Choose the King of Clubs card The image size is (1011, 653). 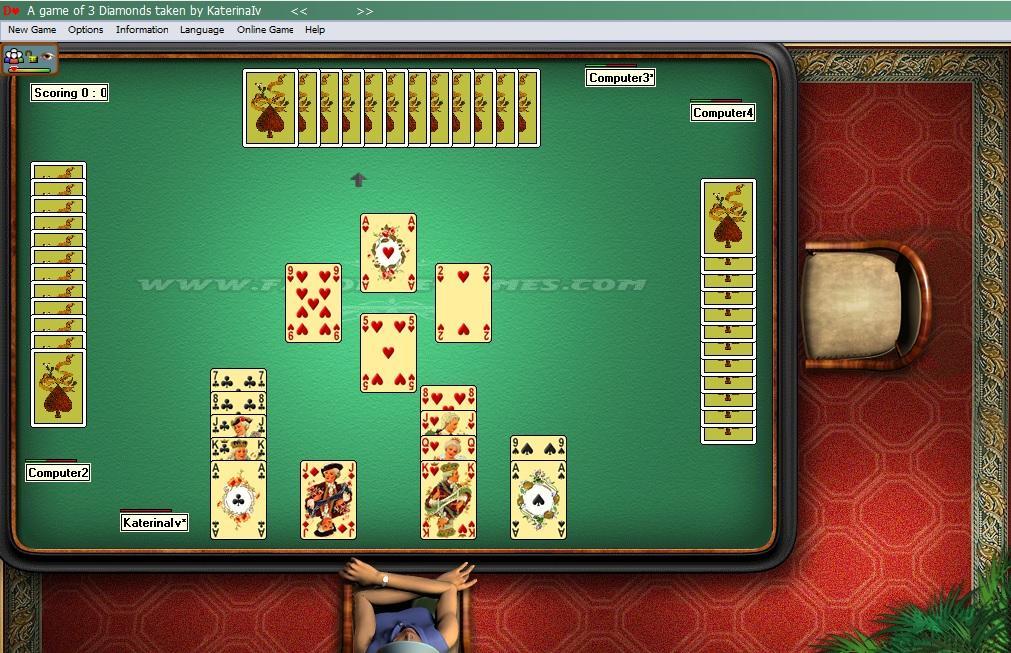tap(238, 447)
